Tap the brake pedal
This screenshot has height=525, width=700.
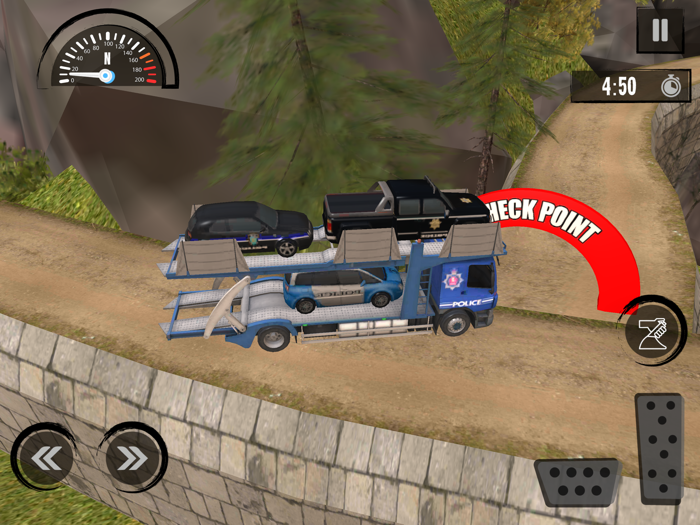(578, 482)
